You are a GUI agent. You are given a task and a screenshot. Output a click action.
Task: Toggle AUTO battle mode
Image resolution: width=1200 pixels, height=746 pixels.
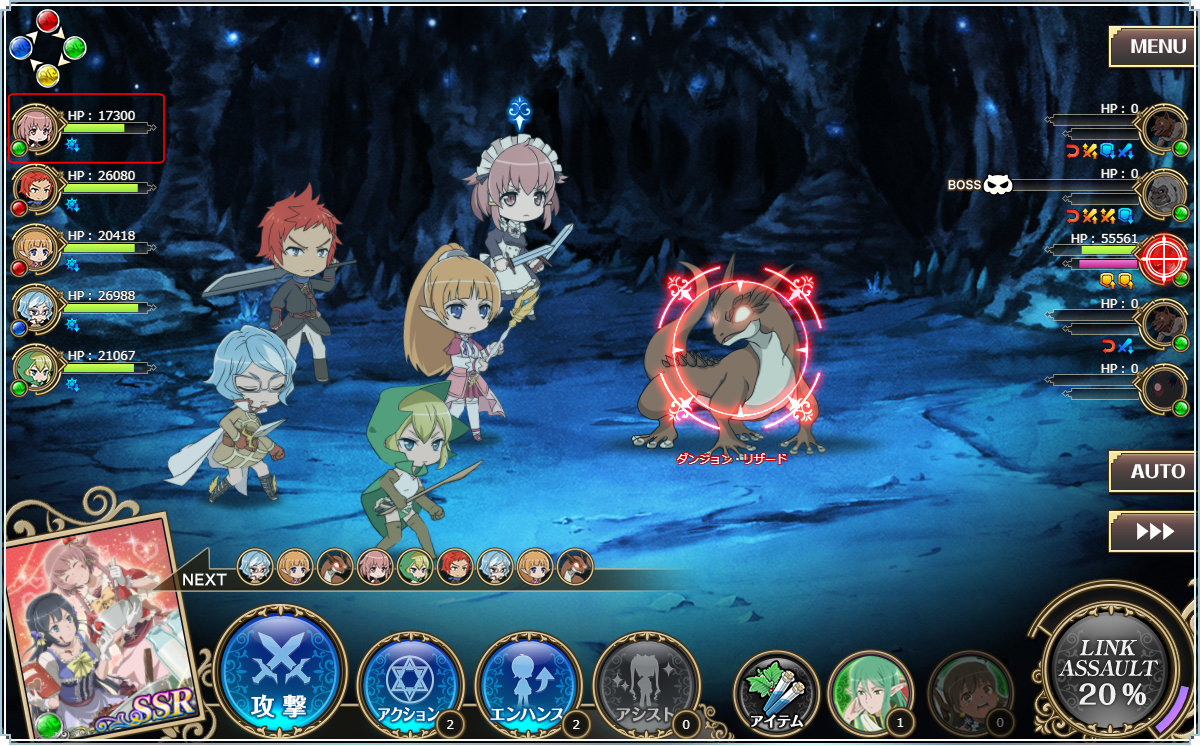pyautogui.click(x=1150, y=471)
